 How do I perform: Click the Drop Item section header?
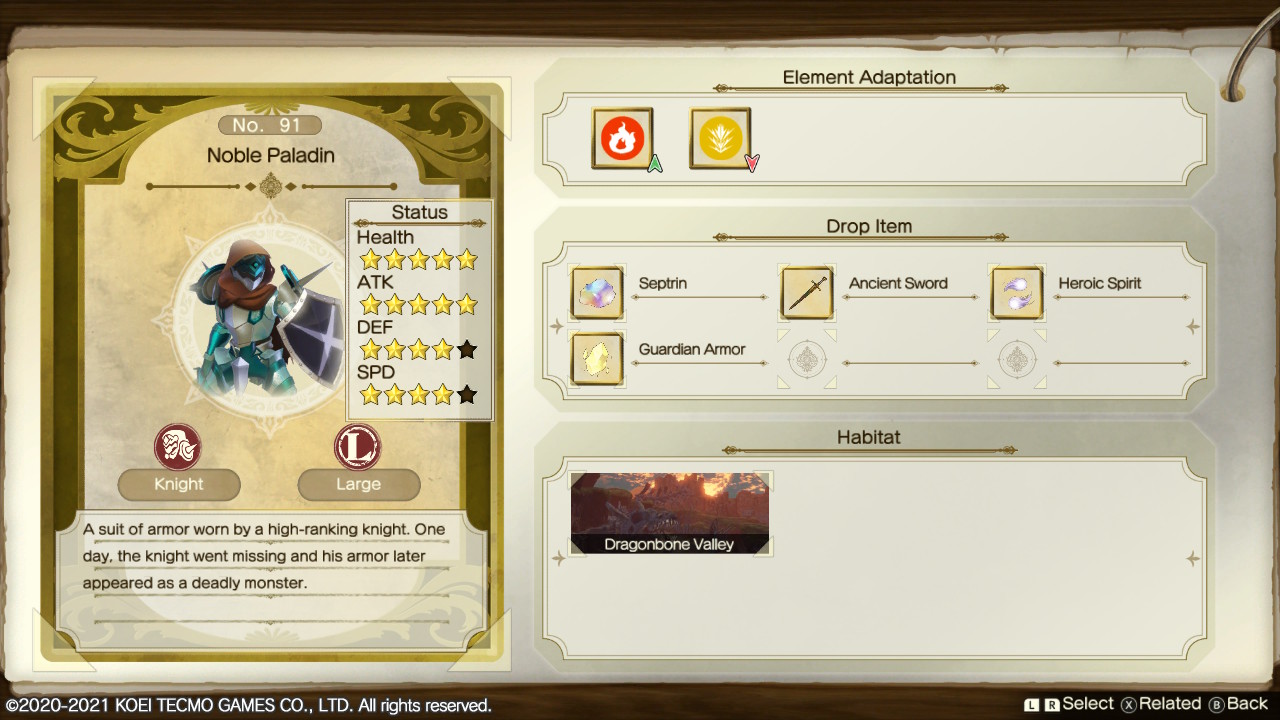tap(870, 226)
